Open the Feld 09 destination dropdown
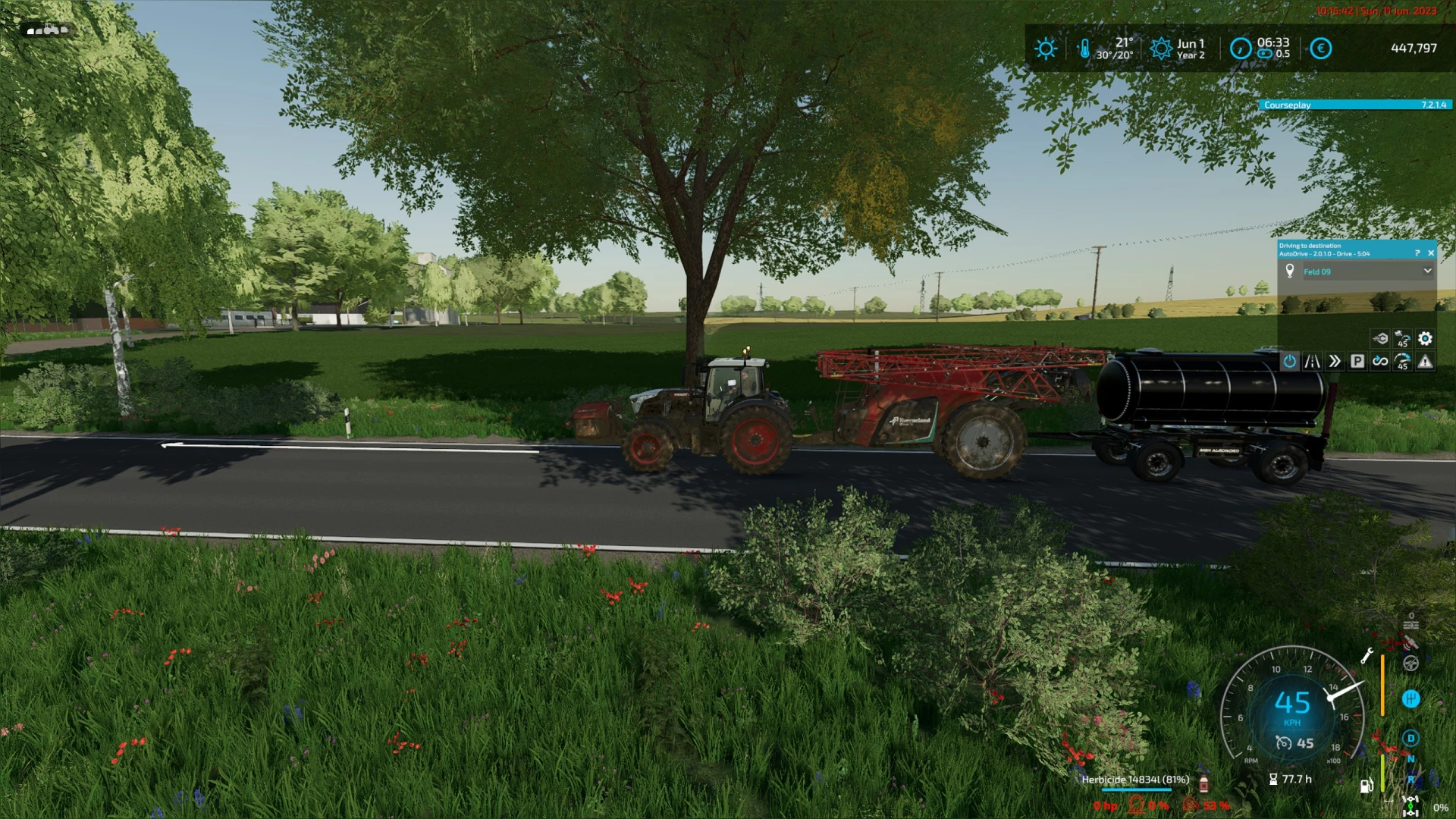Viewport: 1456px width, 819px height. coord(1427,271)
